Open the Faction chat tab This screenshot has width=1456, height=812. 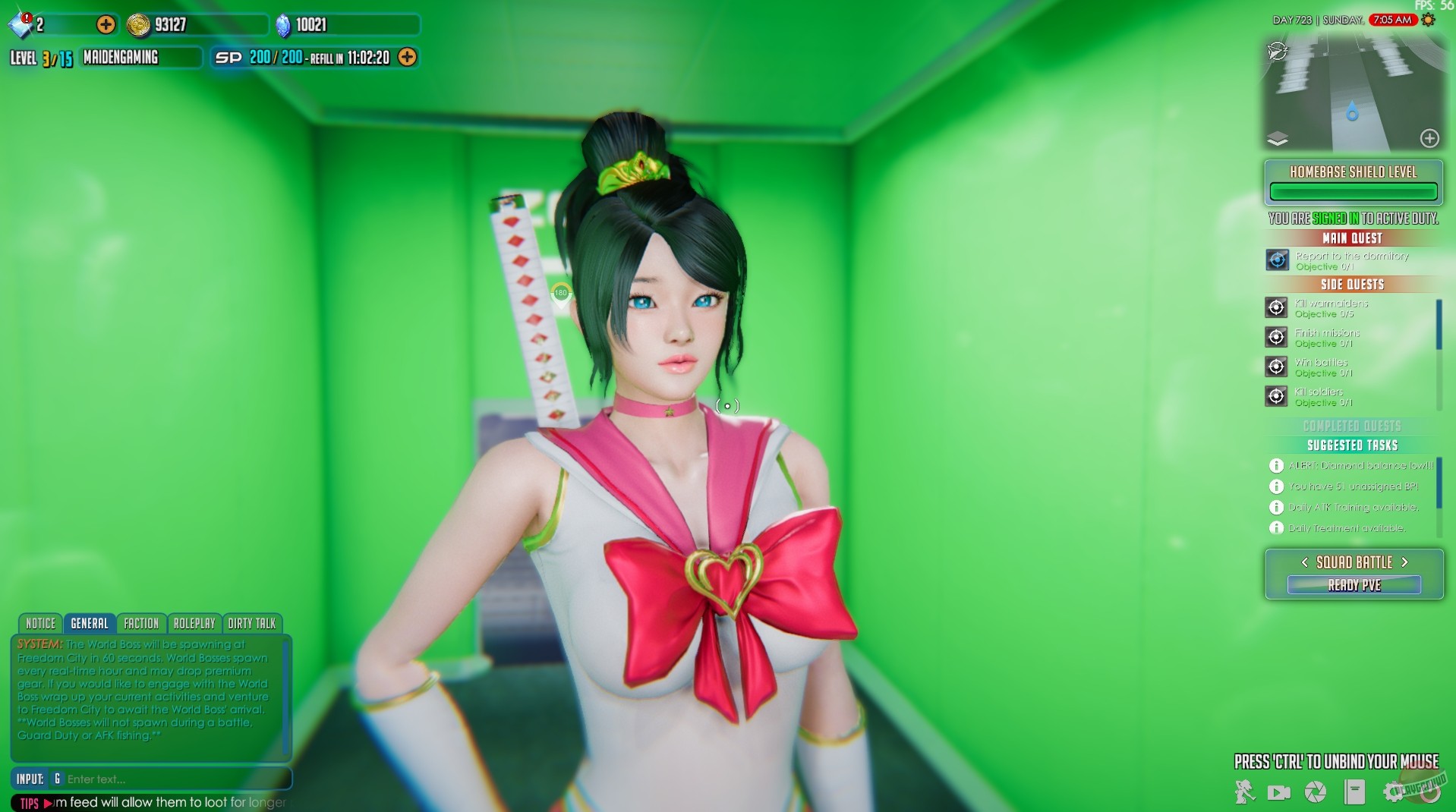tap(141, 623)
